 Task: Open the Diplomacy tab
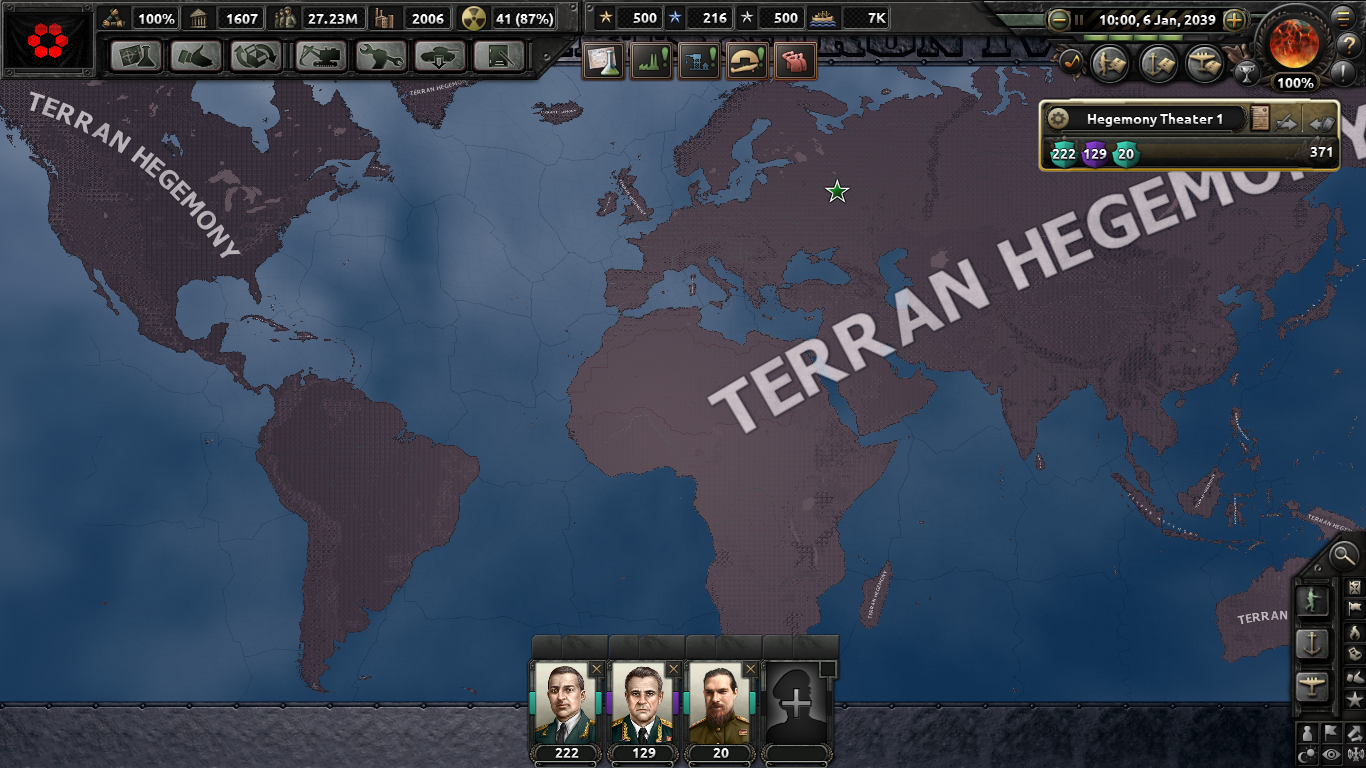point(195,57)
